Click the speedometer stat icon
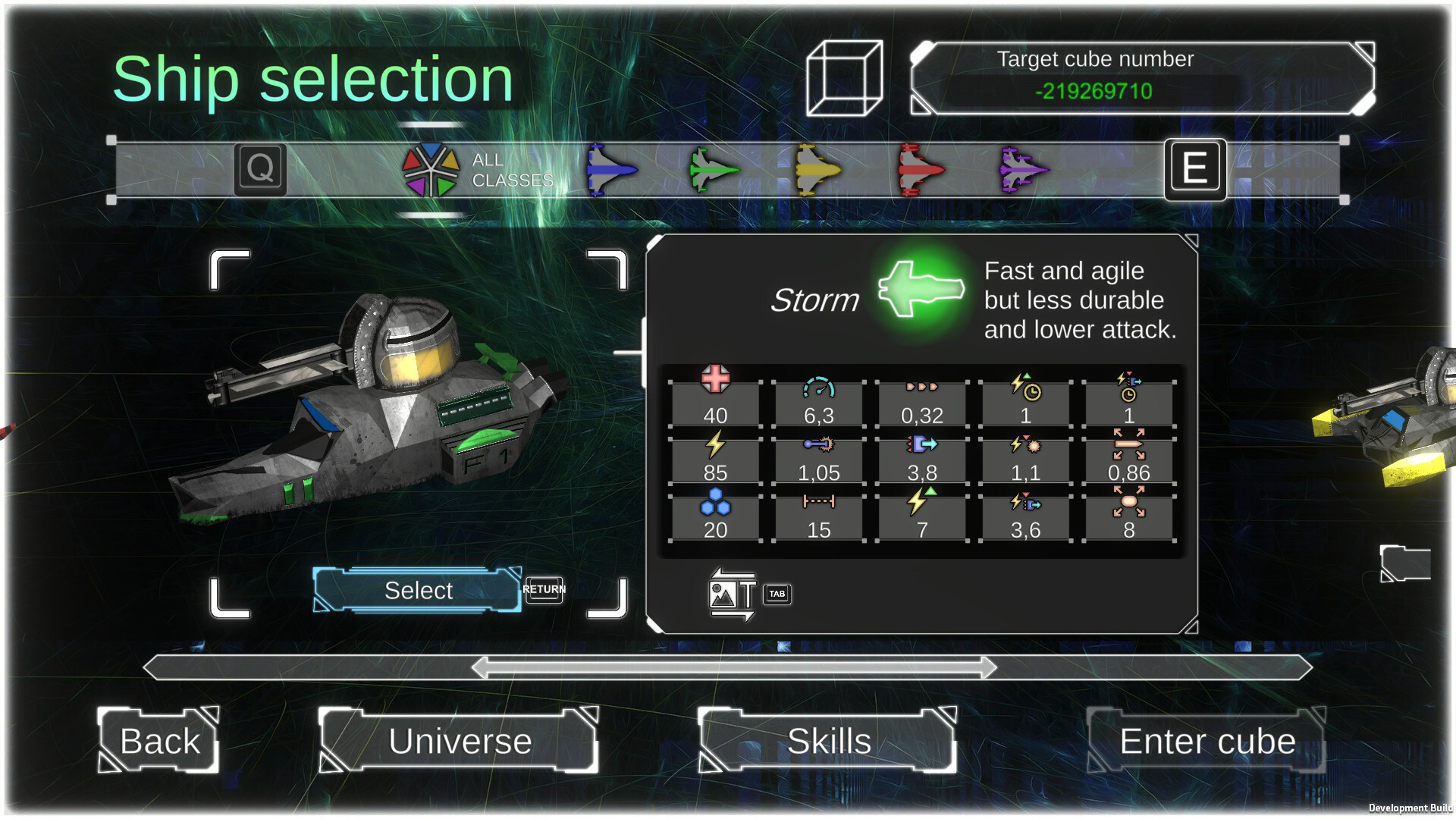This screenshot has height=819, width=1456. click(817, 388)
